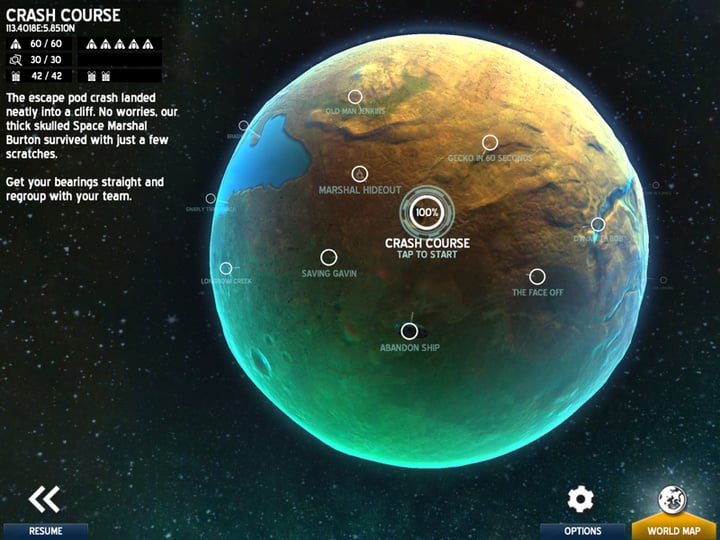720x540 pixels.
Task: Pick the Gecko in 60 Seconds level
Action: (490, 143)
